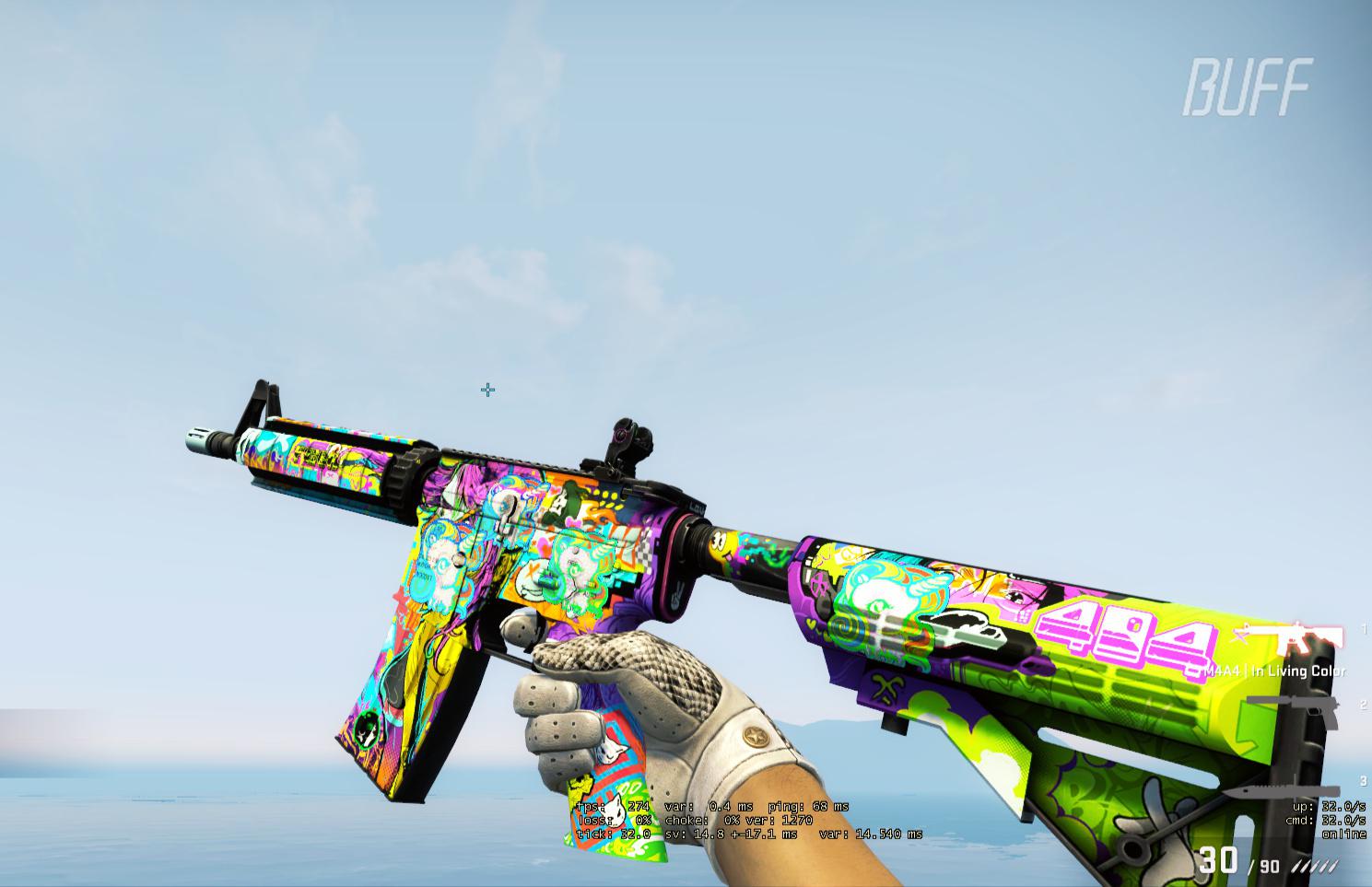1372x887 pixels.
Task: Click the crosshair at screen center
Action: click(x=488, y=391)
